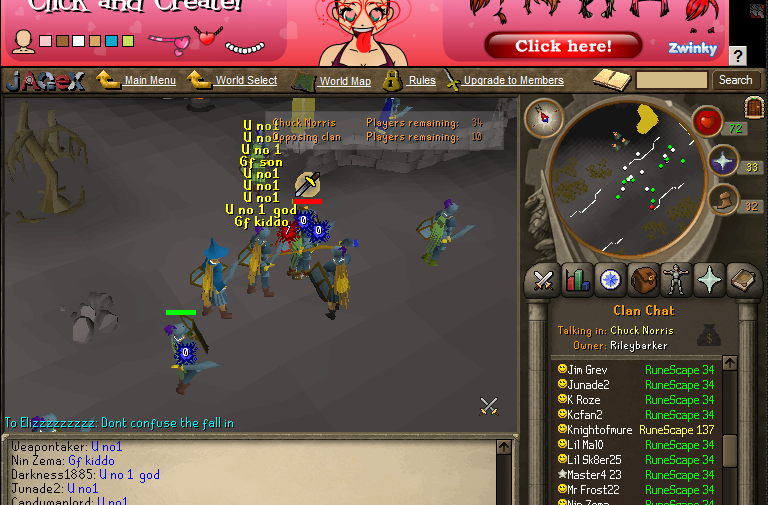Screen dimensions: 768x505
Task: Open the World Map
Action: [x=344, y=81]
